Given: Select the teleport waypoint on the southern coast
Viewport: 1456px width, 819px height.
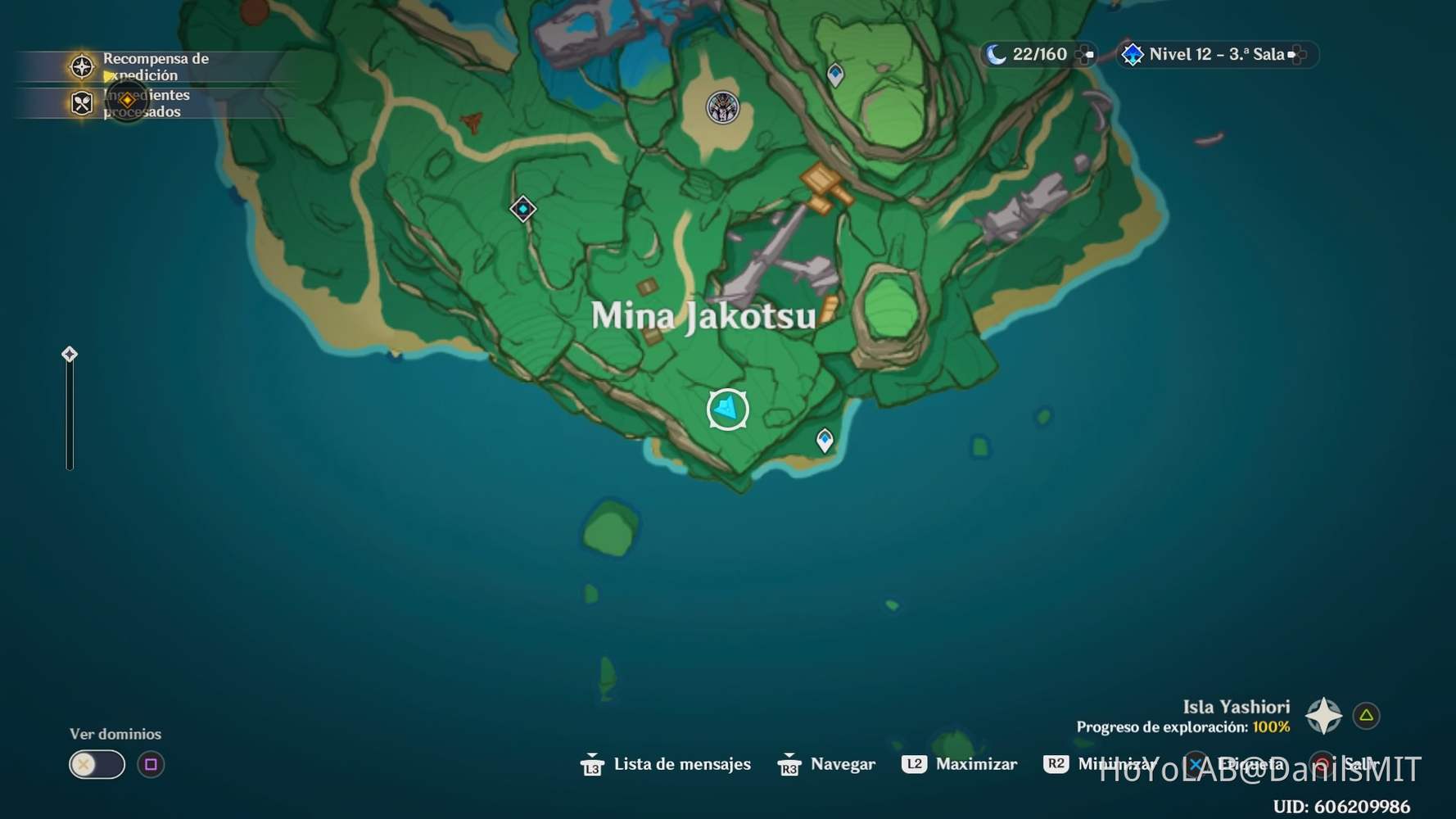Looking at the screenshot, I should point(824,441).
